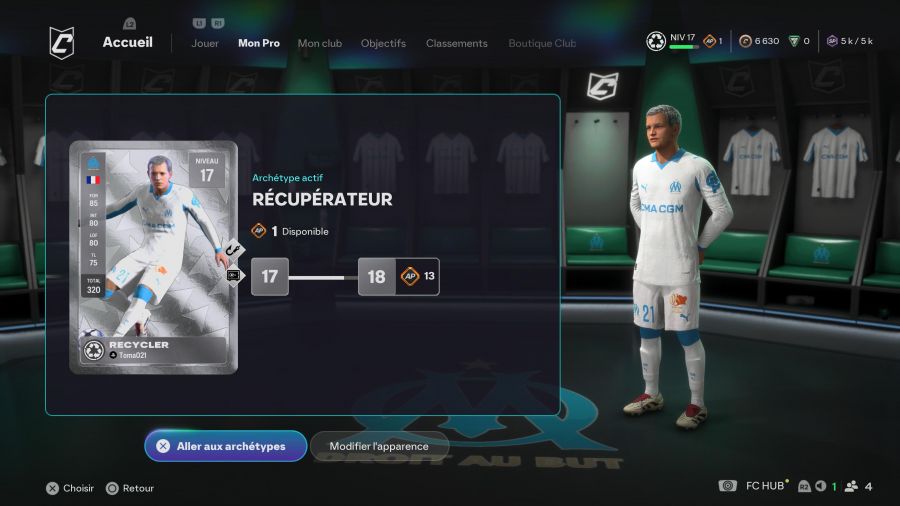This screenshot has width=900, height=506.
Task: Show the Classements tab
Action: (x=457, y=43)
